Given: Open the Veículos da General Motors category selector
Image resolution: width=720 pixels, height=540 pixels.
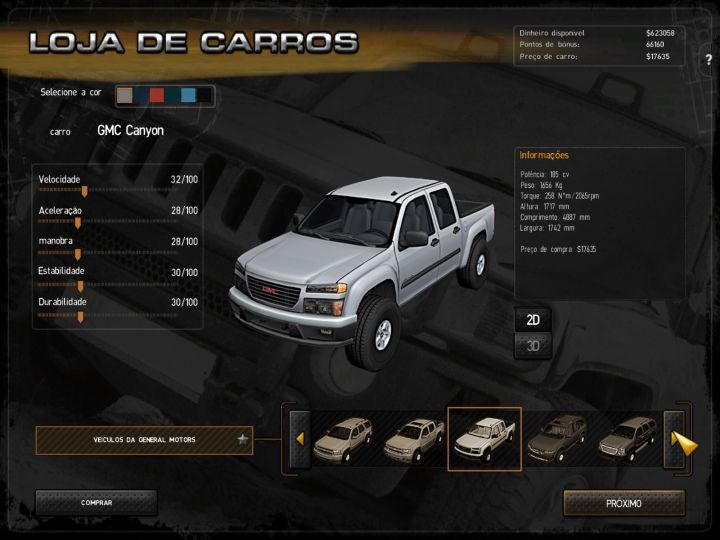Looking at the screenshot, I should point(144,439).
